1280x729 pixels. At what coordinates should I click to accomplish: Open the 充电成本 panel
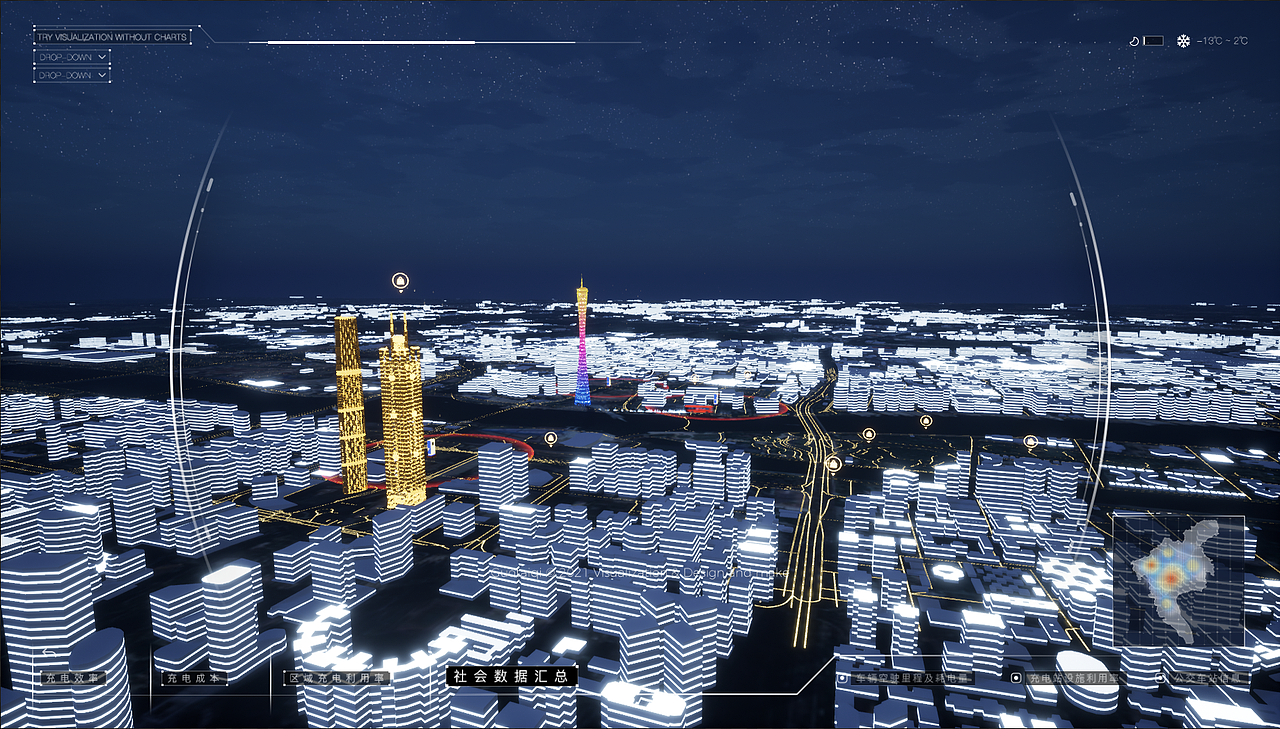click(193, 676)
